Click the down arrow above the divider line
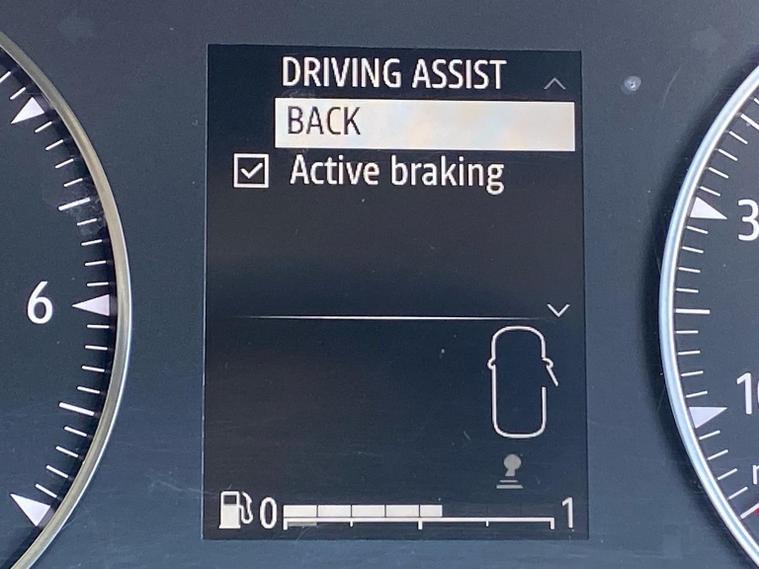The image size is (759, 569). click(559, 310)
